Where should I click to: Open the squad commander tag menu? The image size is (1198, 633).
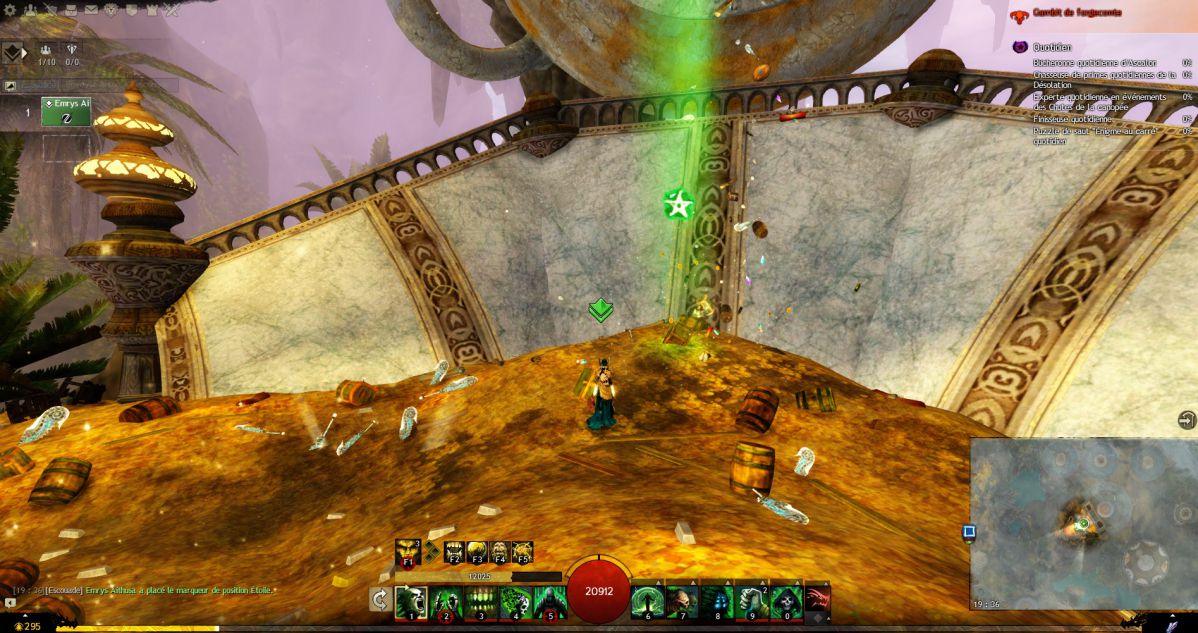[x=13, y=52]
